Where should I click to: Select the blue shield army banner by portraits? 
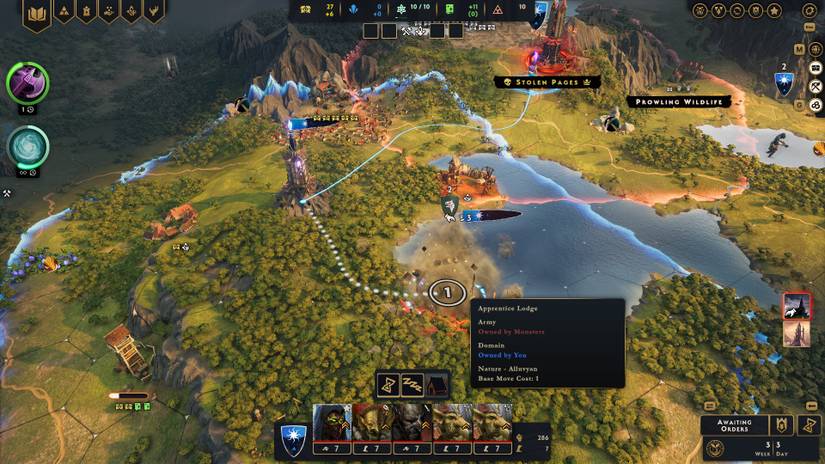point(293,435)
